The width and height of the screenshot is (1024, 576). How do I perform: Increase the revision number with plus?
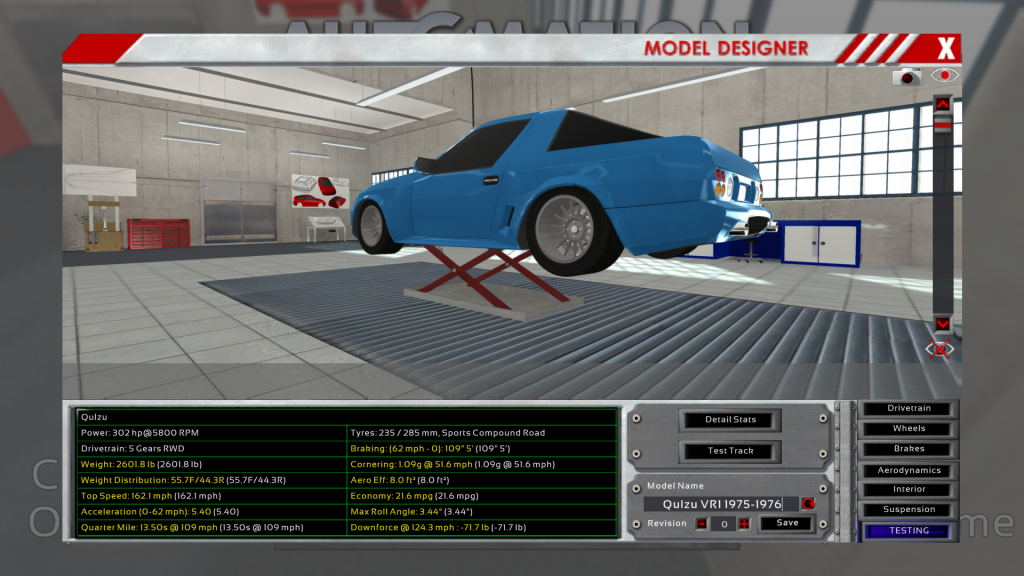(744, 523)
